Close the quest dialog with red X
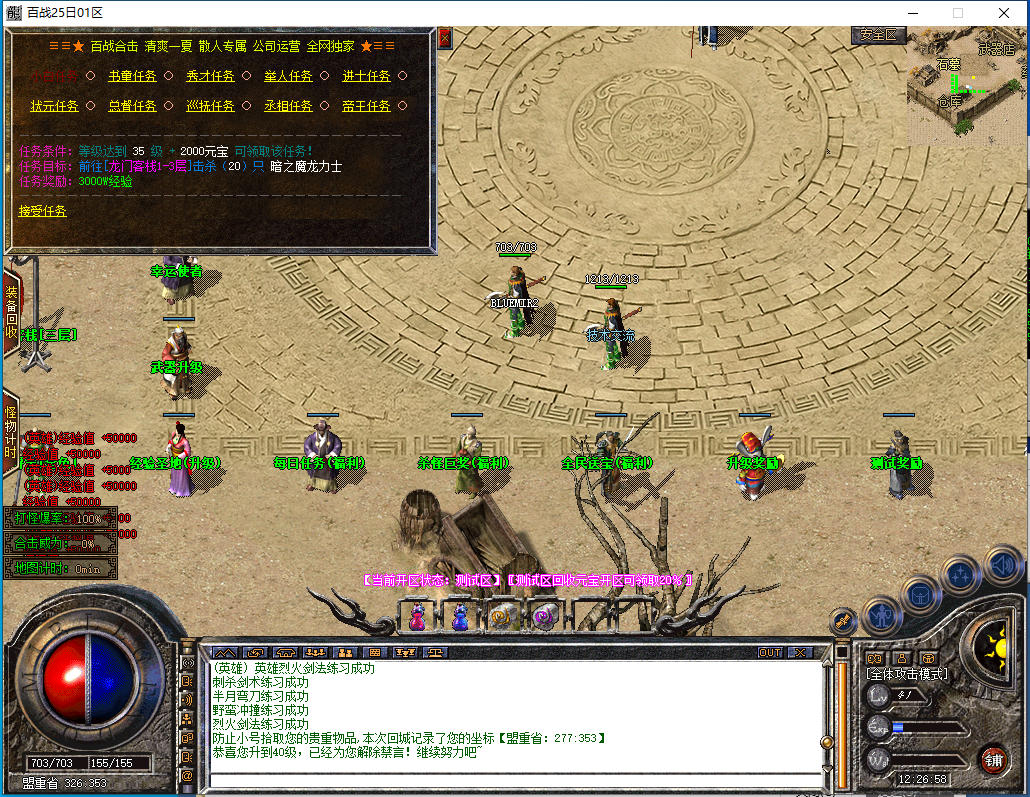This screenshot has height=797, width=1030. click(445, 38)
